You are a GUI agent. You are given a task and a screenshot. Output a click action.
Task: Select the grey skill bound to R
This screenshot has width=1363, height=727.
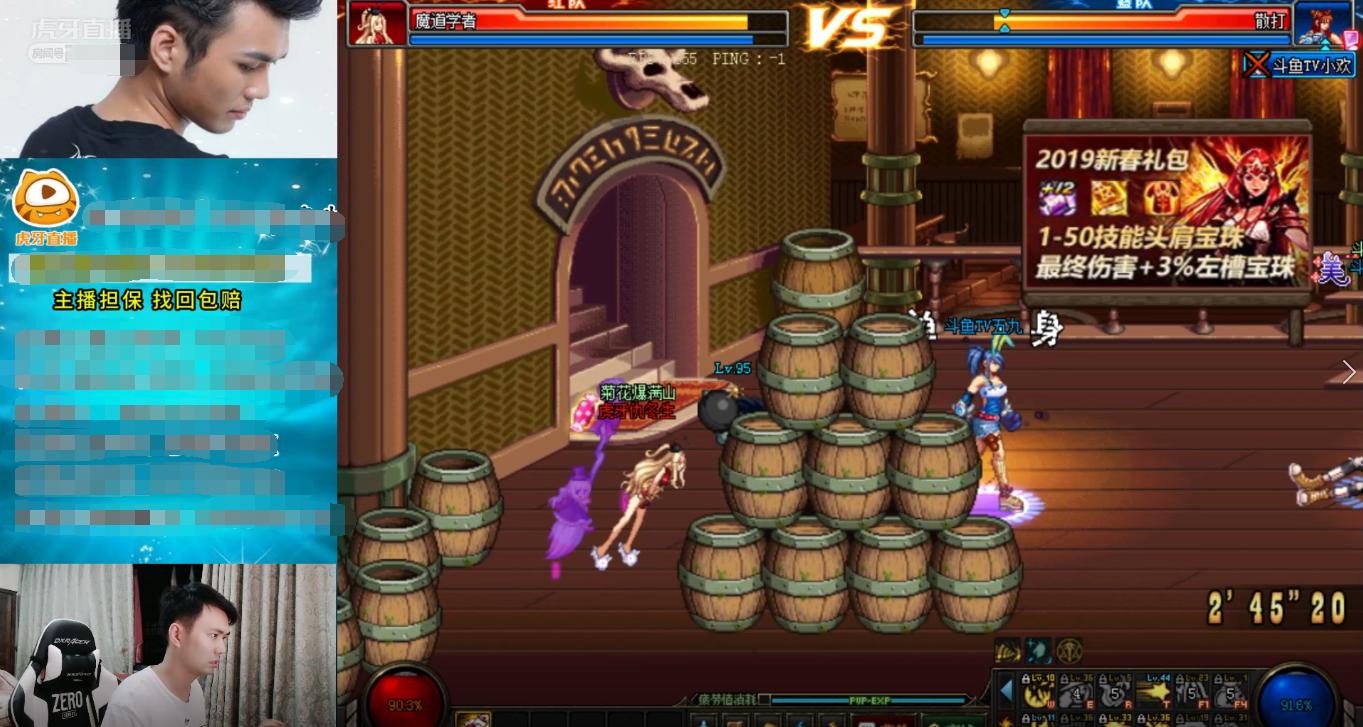[1115, 691]
